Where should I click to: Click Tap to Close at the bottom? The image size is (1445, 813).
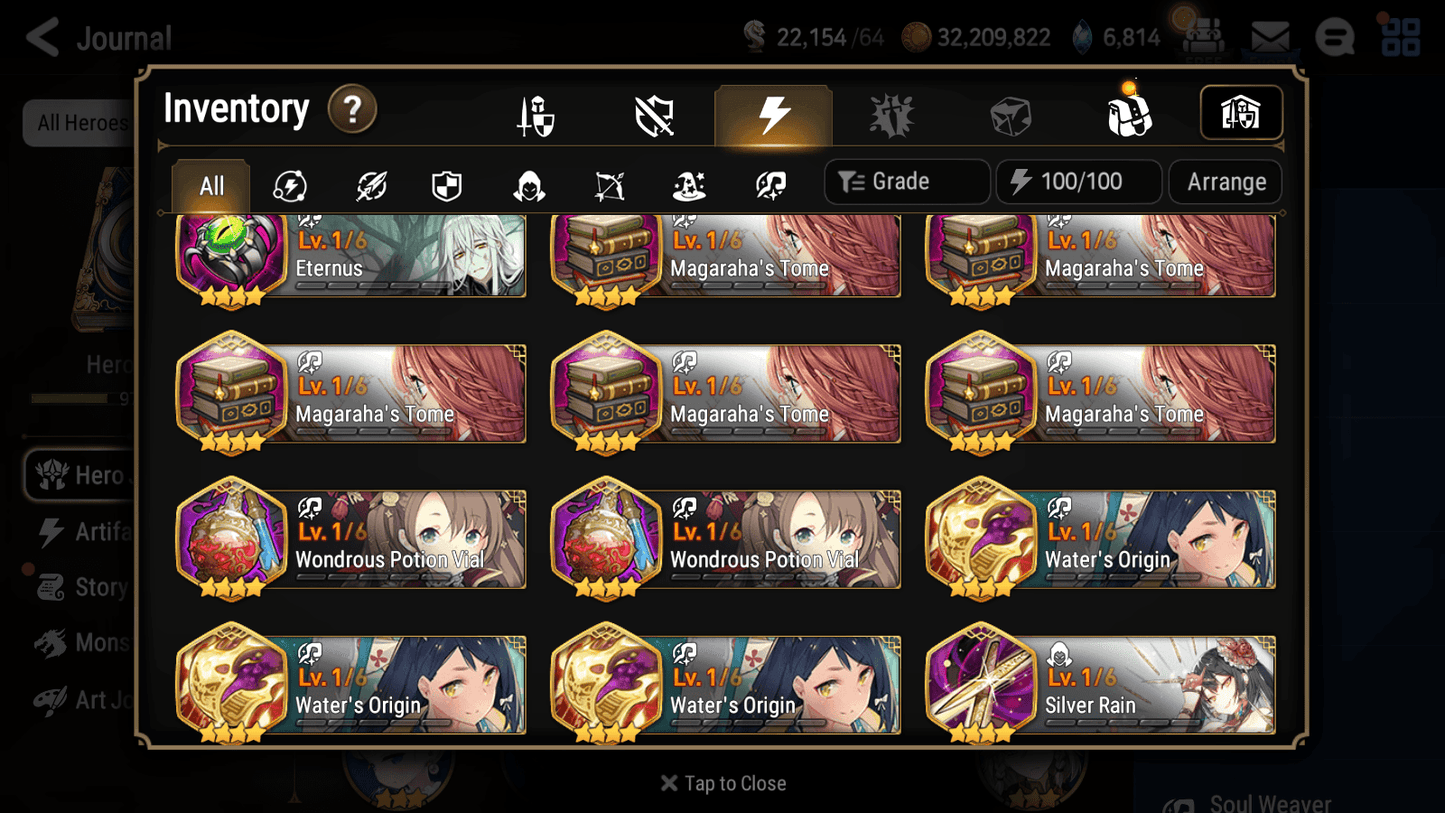(722, 783)
